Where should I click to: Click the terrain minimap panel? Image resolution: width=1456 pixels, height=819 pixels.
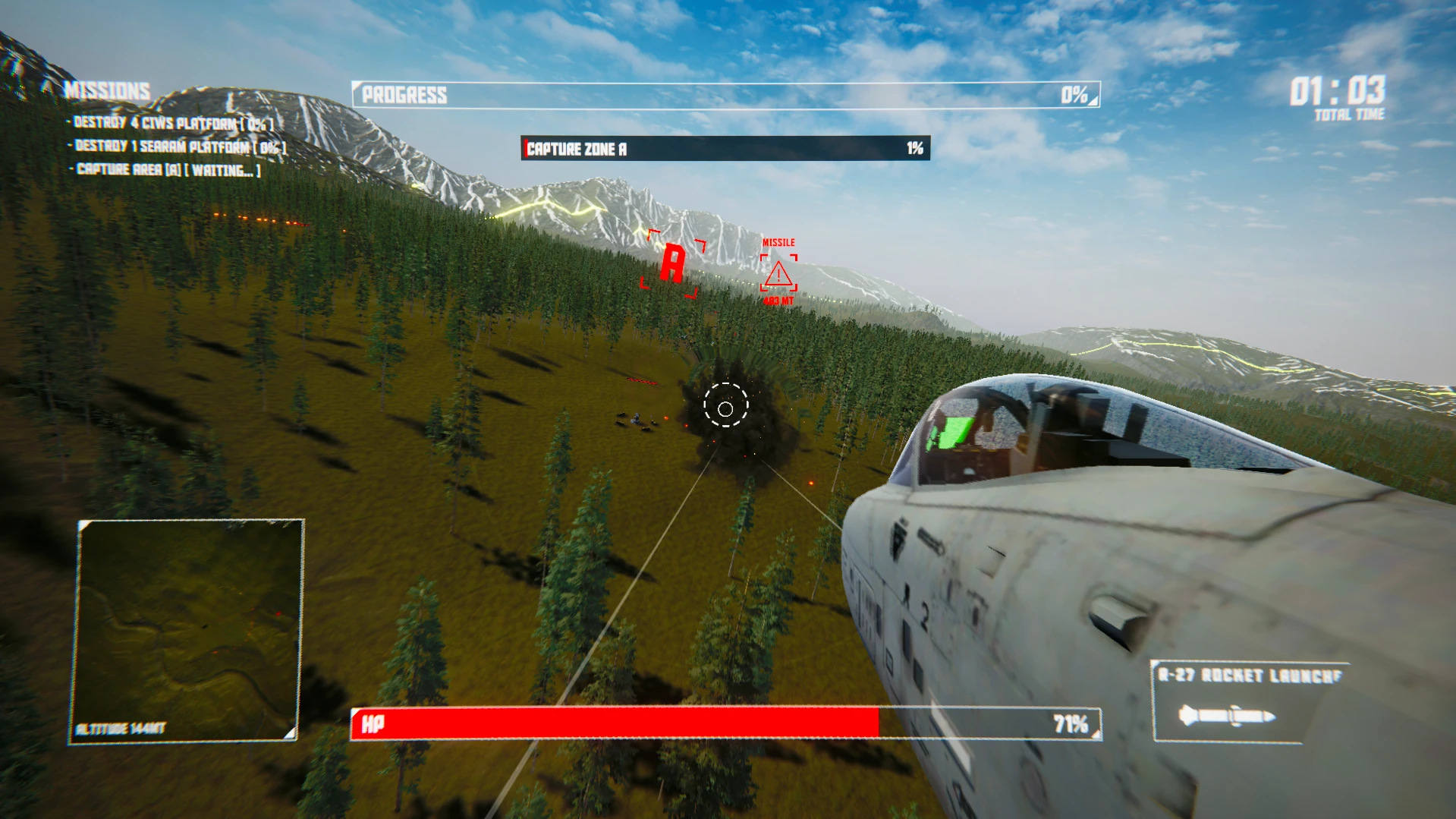click(187, 630)
